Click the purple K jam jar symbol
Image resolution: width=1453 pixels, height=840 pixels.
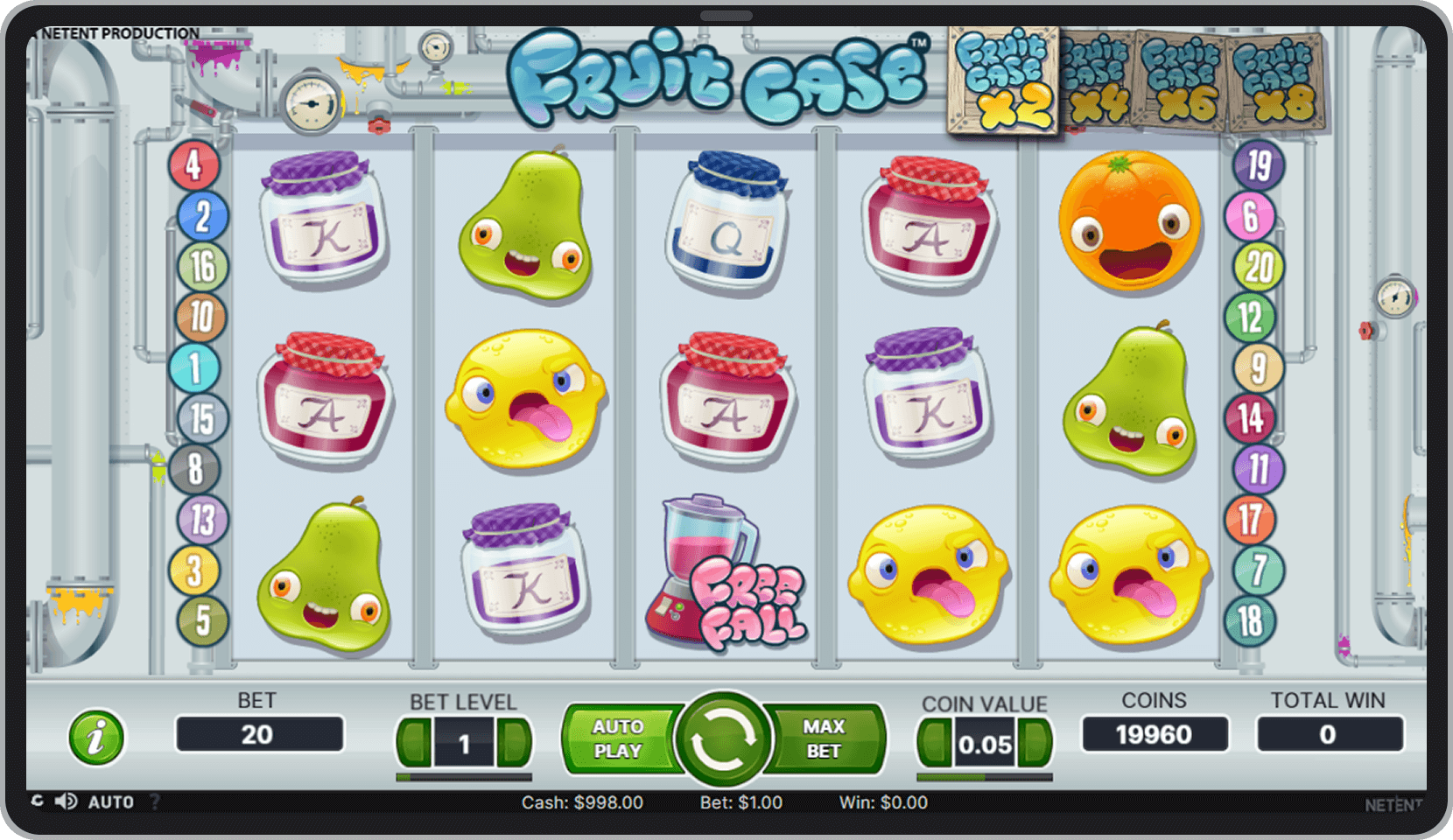[x=324, y=219]
